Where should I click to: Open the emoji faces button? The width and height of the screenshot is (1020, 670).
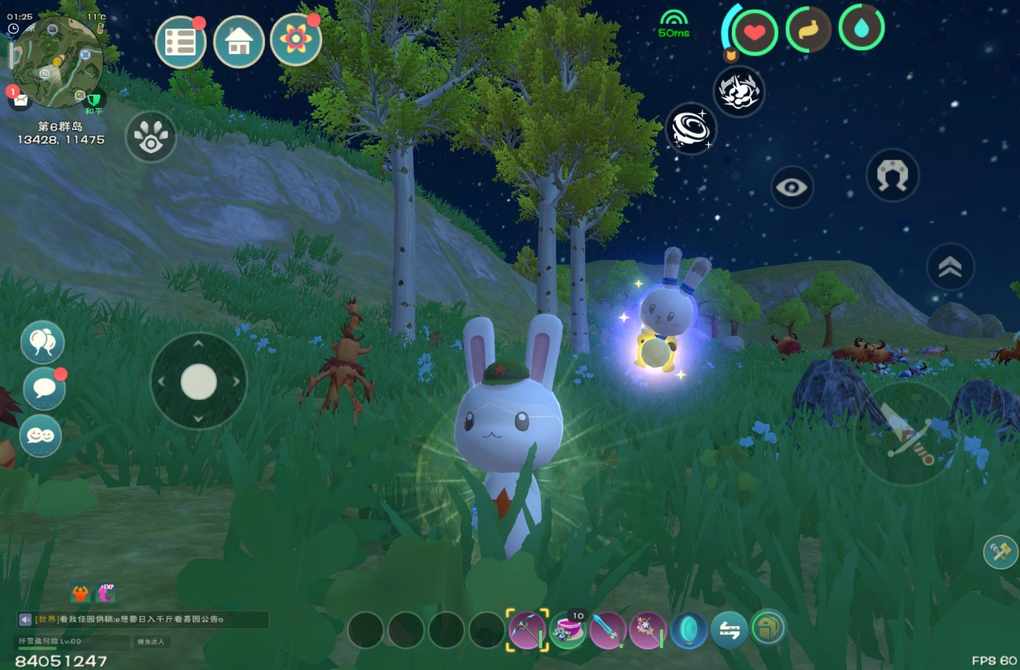(x=42, y=436)
